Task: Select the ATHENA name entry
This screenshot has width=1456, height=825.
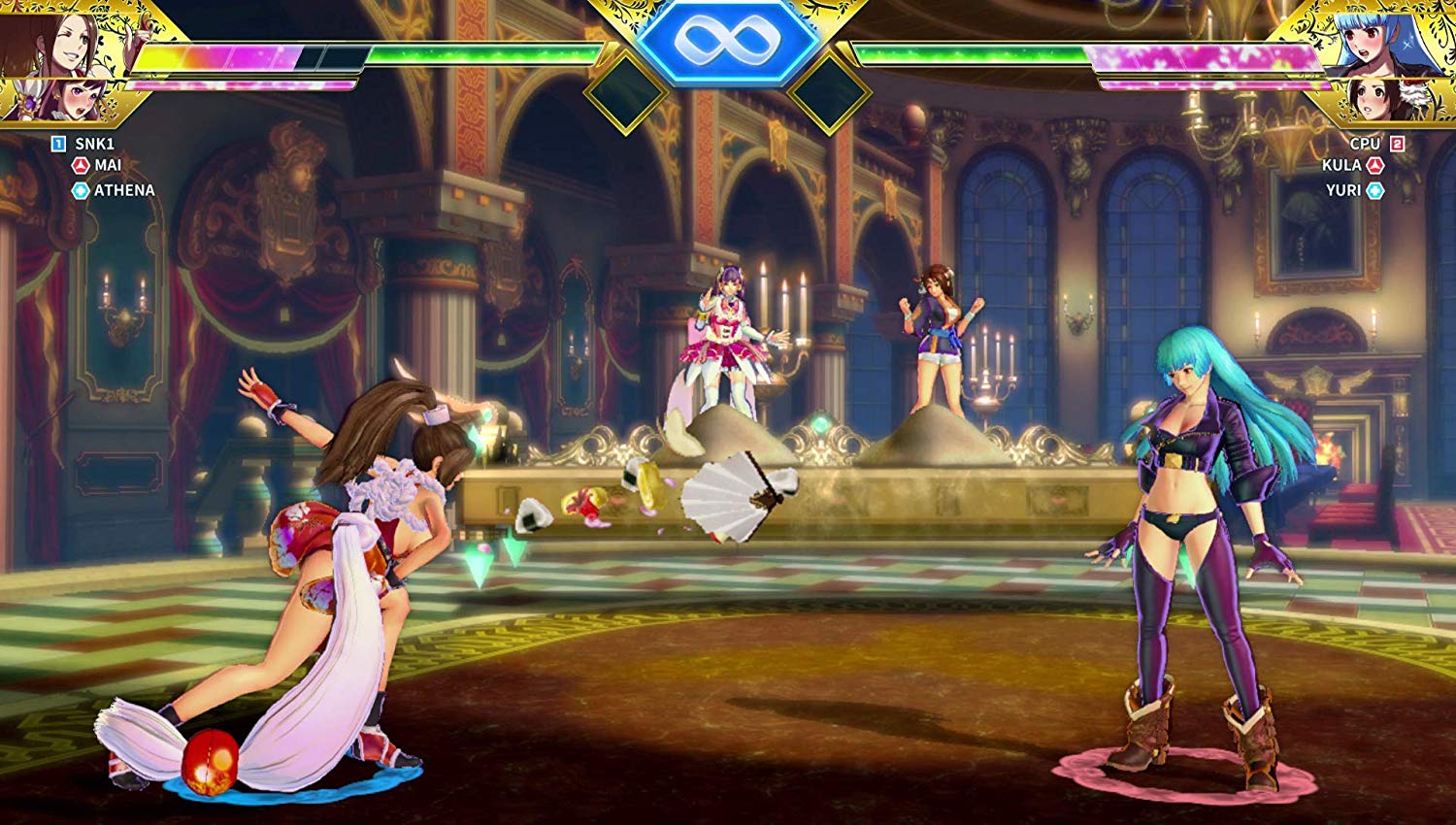Action: (124, 190)
